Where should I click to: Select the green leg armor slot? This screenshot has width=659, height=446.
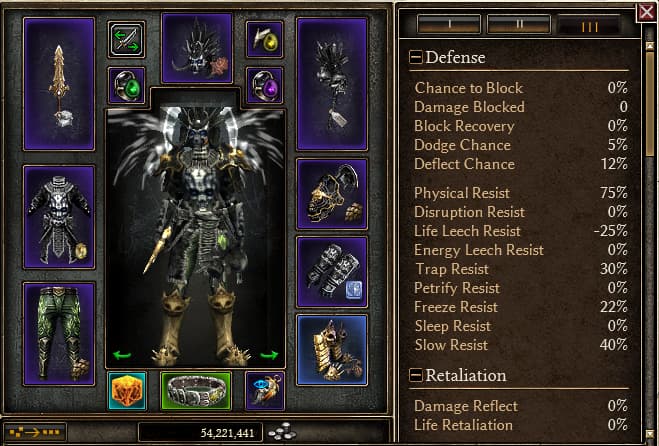pos(59,332)
